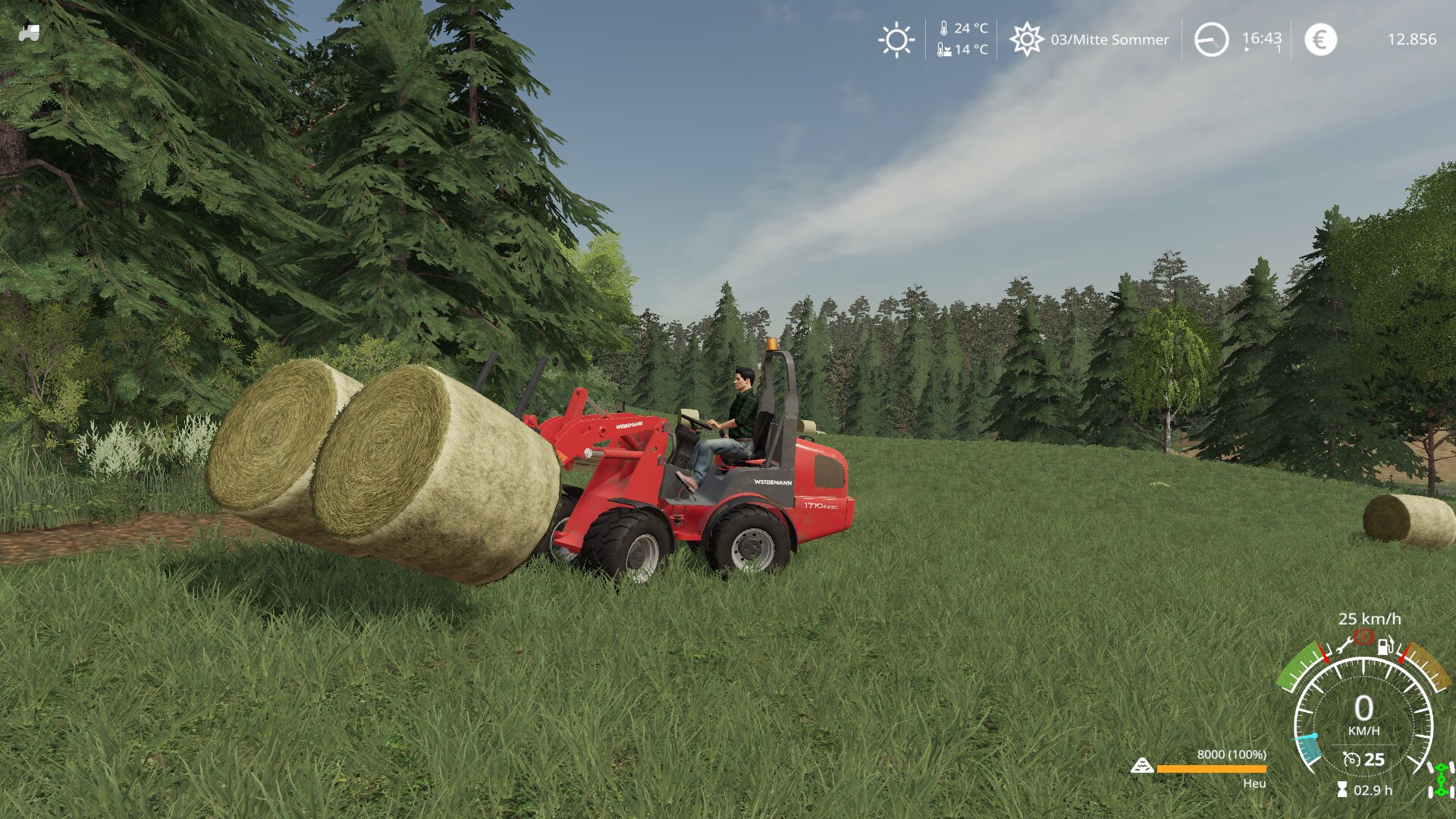Click the green drivetrain axle diagram
This screenshot has width=1456, height=819.
(1441, 780)
